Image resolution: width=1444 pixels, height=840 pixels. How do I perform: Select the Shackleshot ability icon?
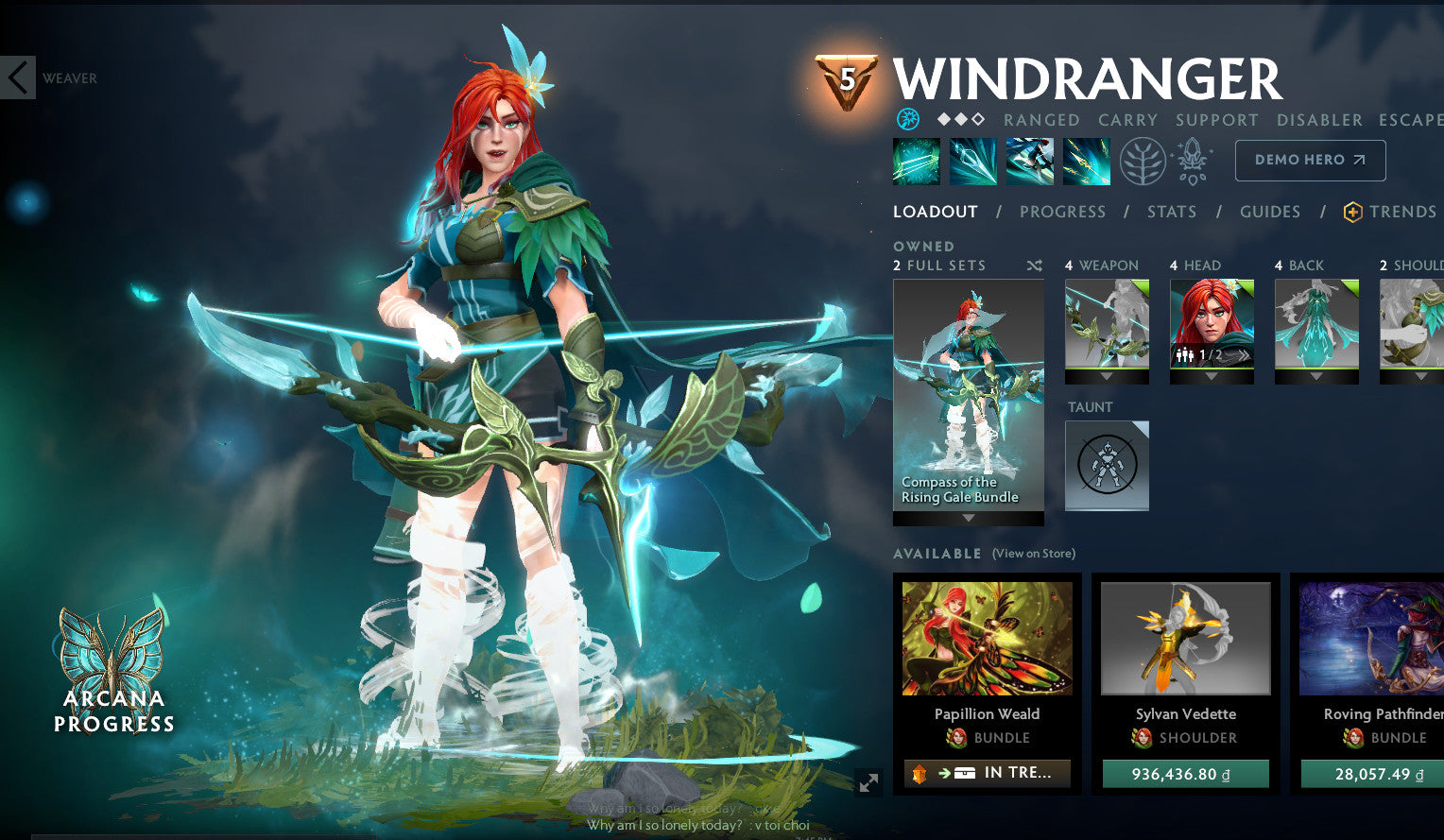point(916,161)
